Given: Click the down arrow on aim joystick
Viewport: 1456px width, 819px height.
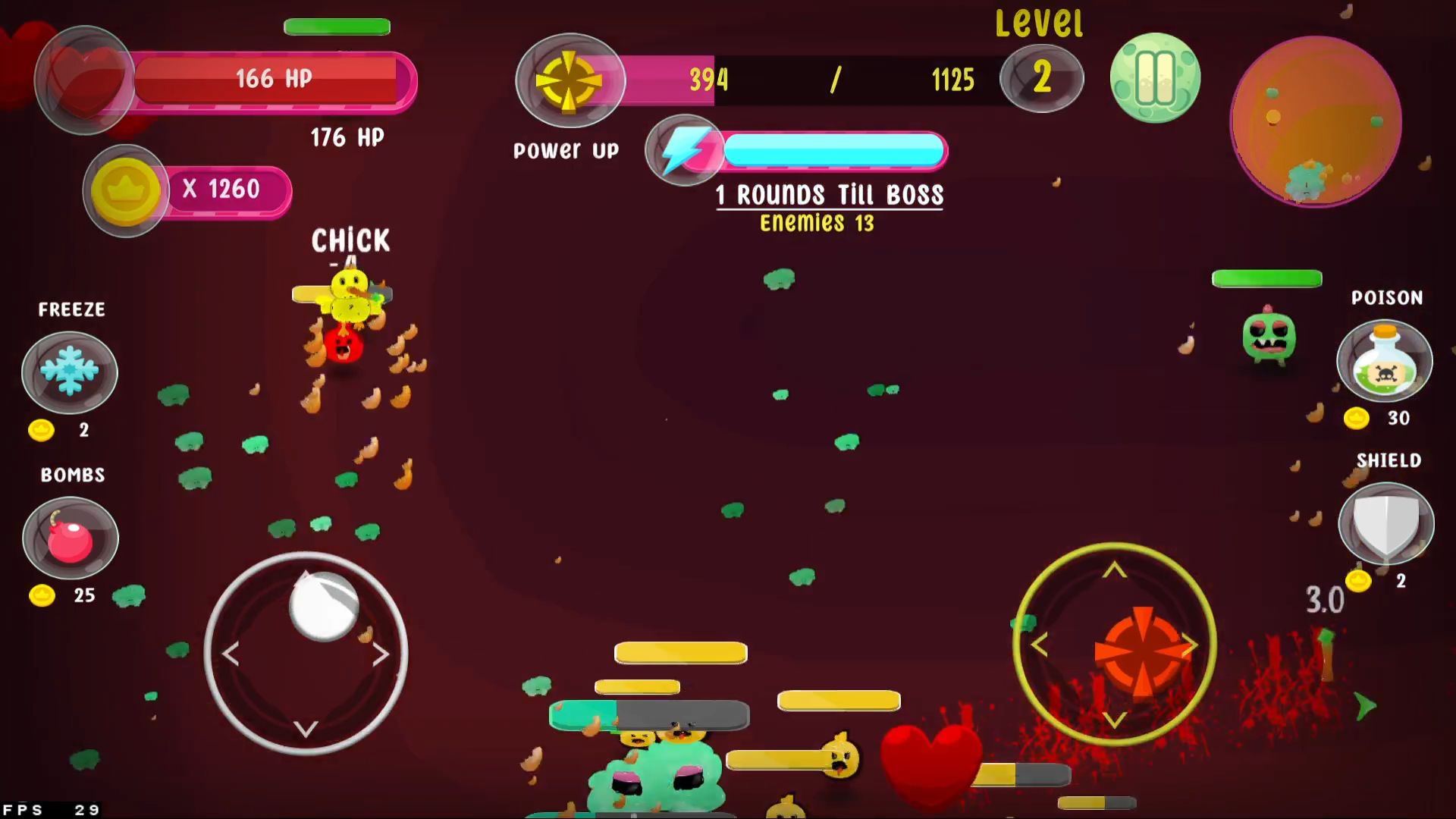Looking at the screenshot, I should coord(1114,719).
